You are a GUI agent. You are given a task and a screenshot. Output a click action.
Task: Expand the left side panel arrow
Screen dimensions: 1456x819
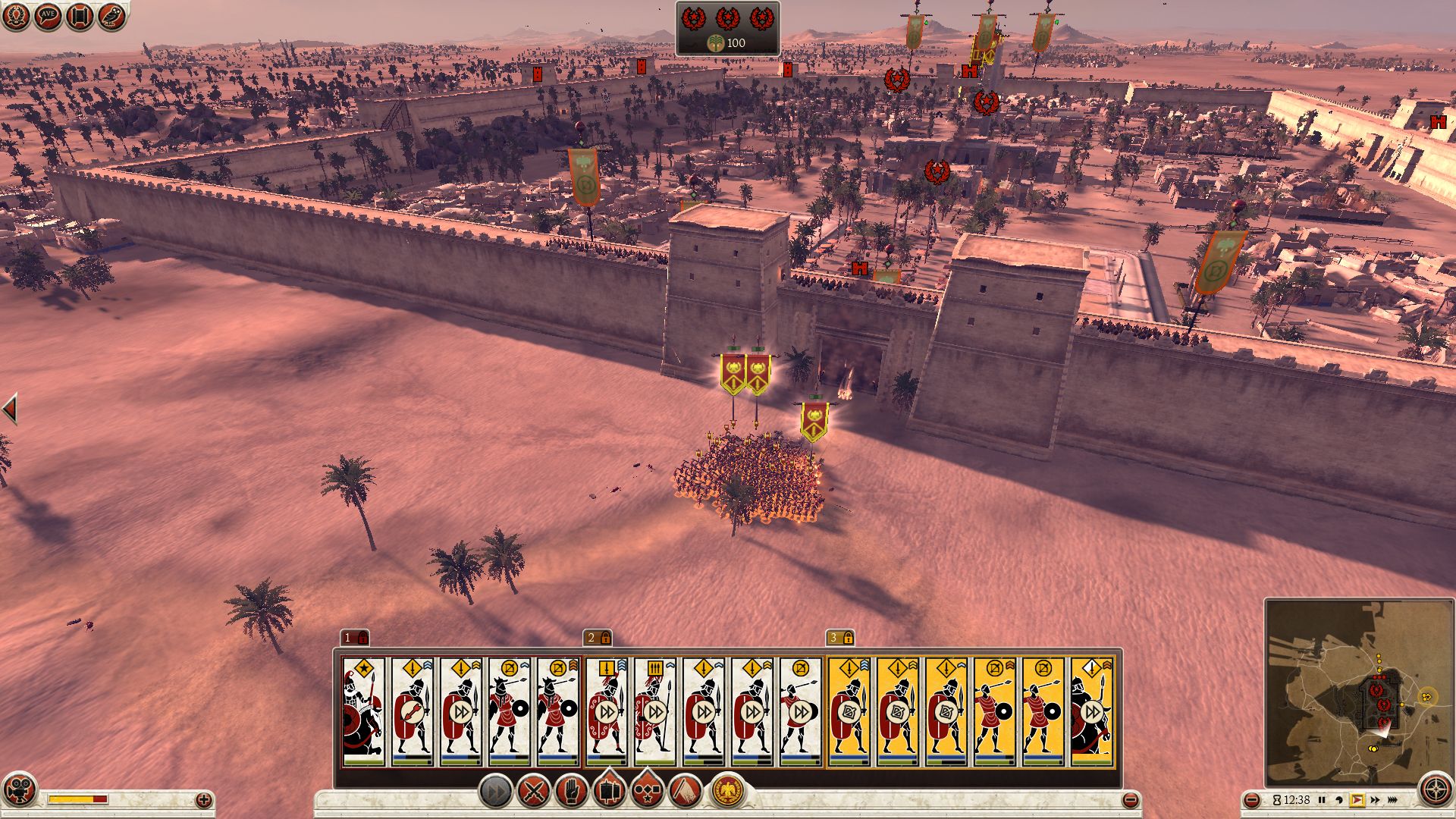point(10,409)
